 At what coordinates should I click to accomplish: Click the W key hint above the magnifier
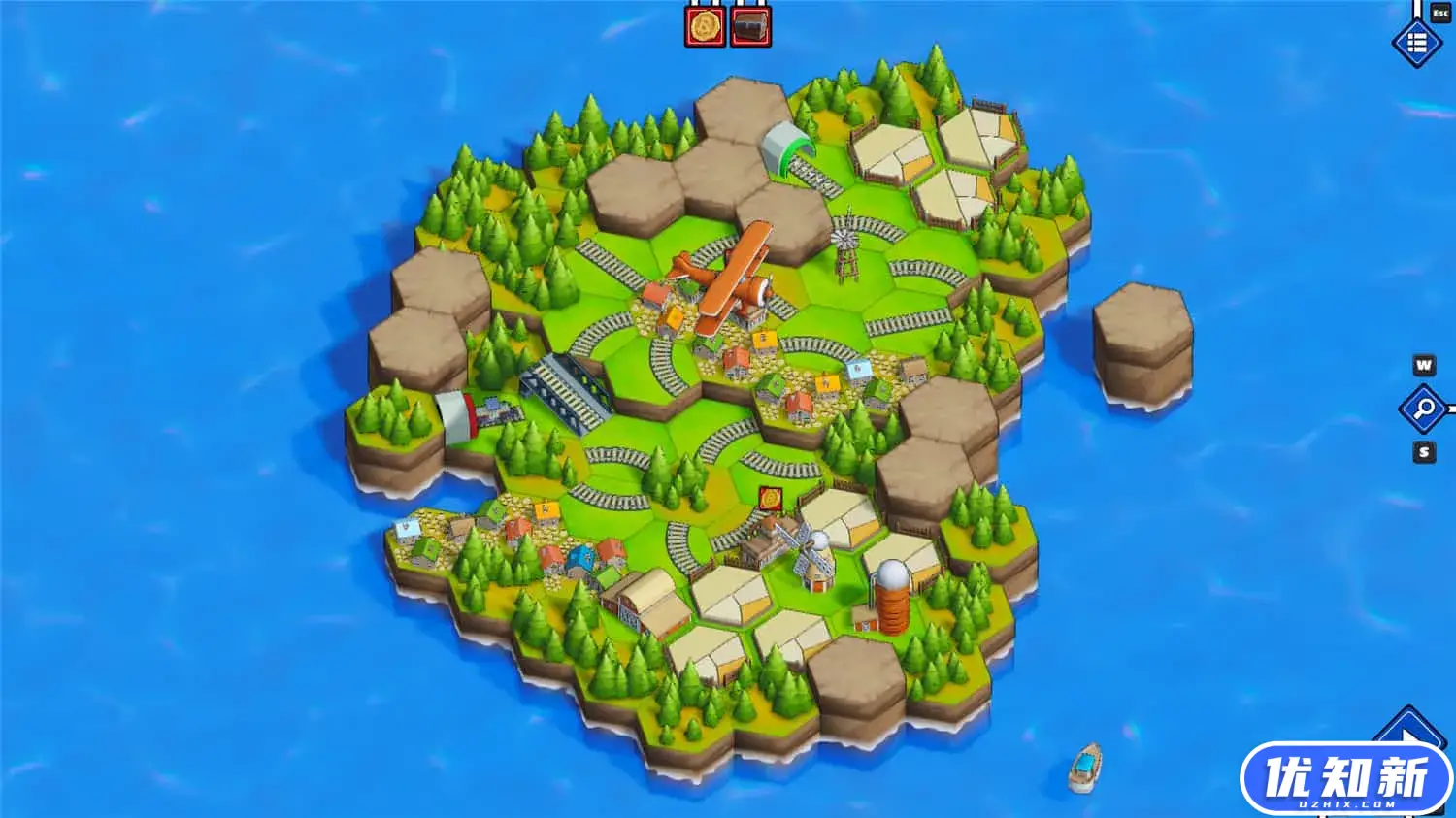[1423, 366]
